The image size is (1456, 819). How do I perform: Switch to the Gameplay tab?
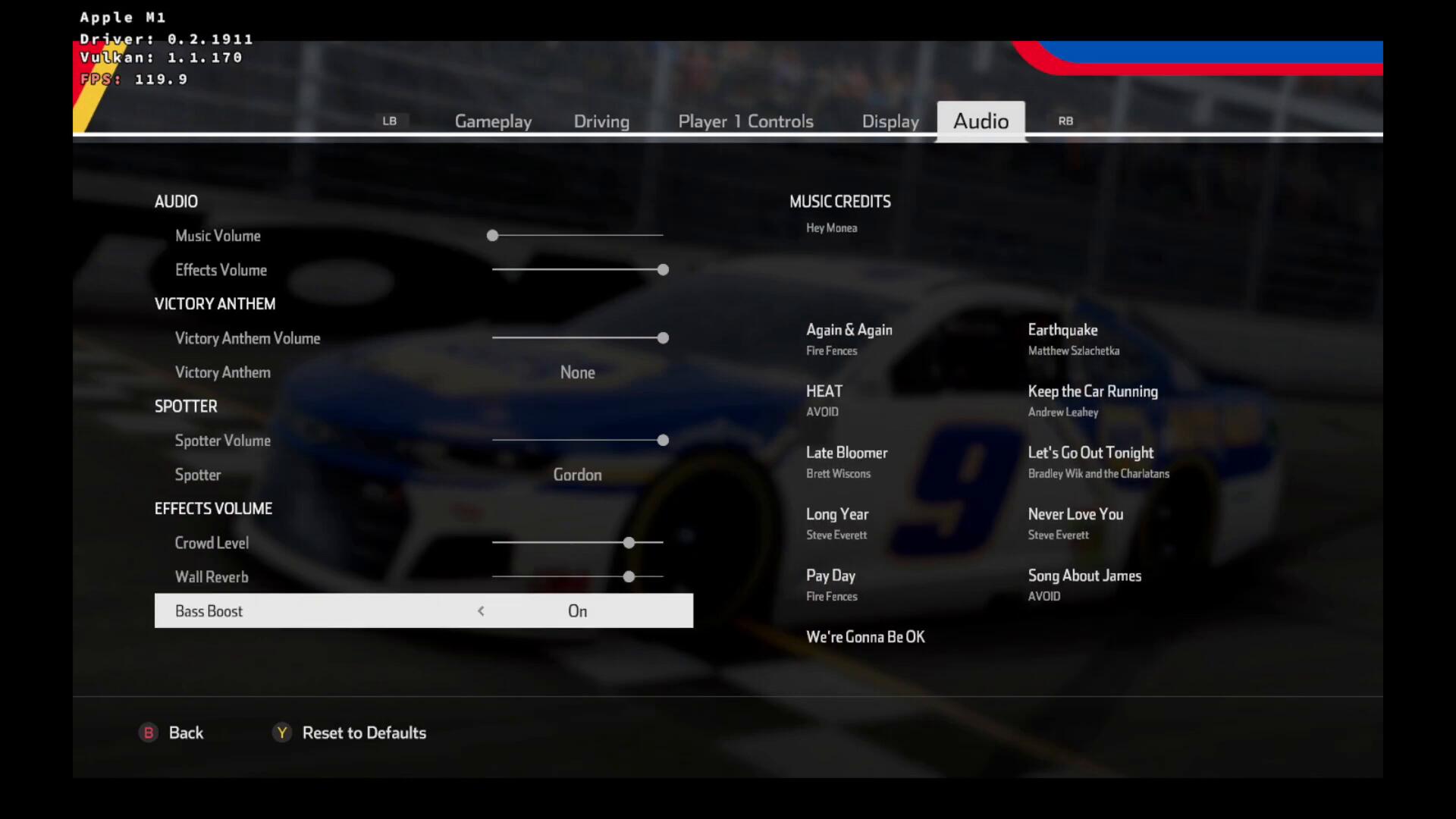[x=493, y=121]
